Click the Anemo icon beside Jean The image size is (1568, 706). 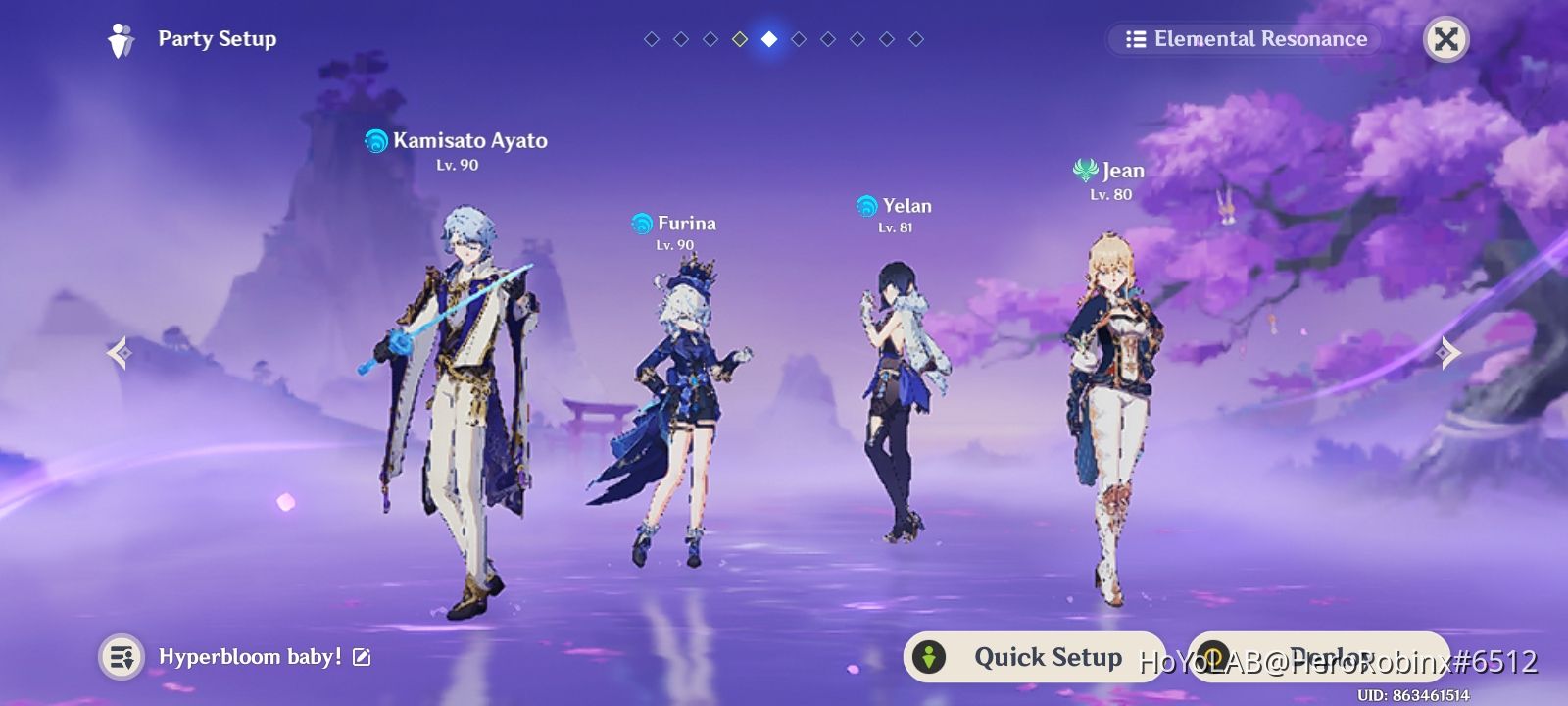coord(1085,170)
